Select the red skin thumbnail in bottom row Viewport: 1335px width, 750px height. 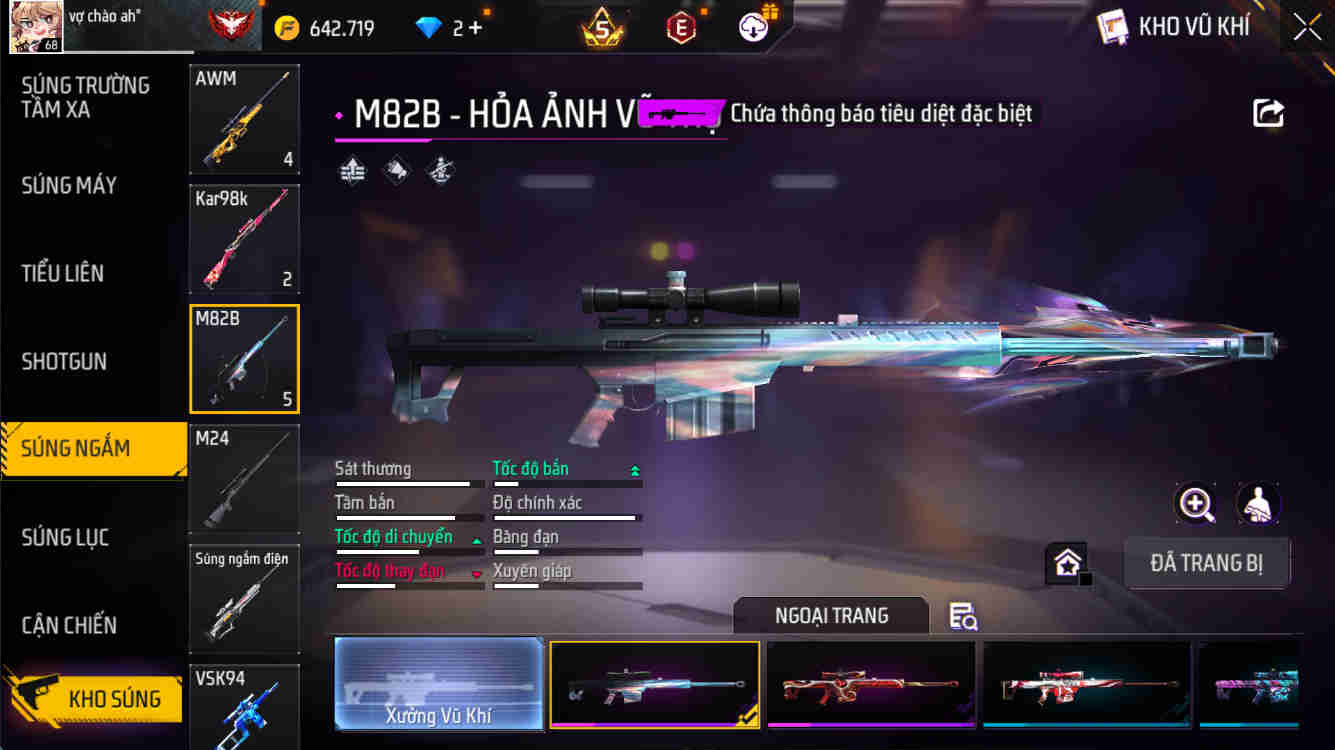click(870, 684)
